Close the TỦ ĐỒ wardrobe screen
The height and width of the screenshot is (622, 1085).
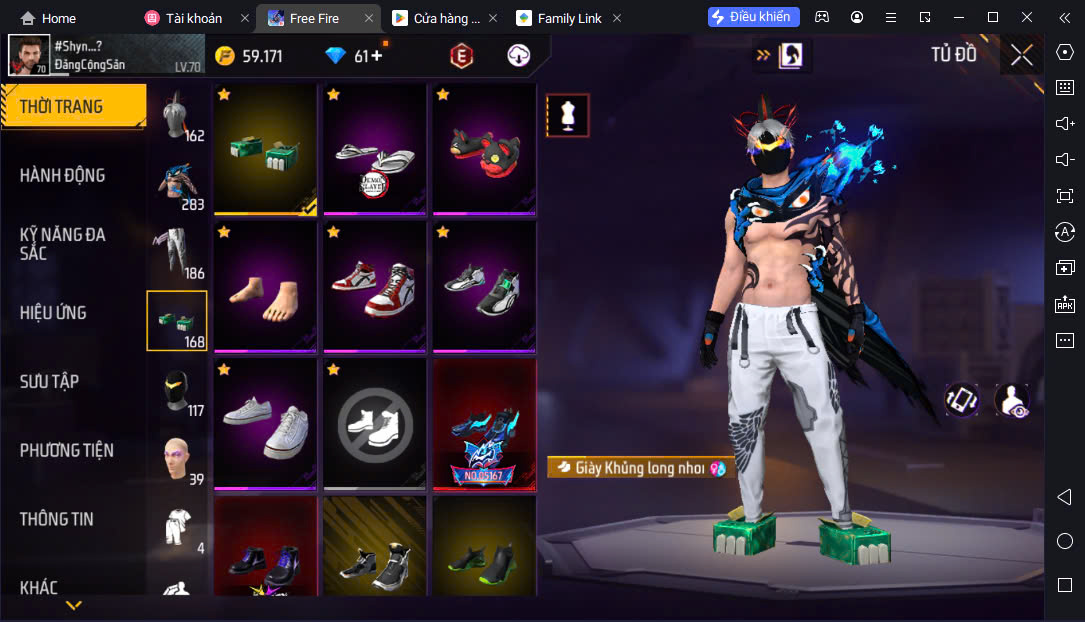click(x=1021, y=55)
